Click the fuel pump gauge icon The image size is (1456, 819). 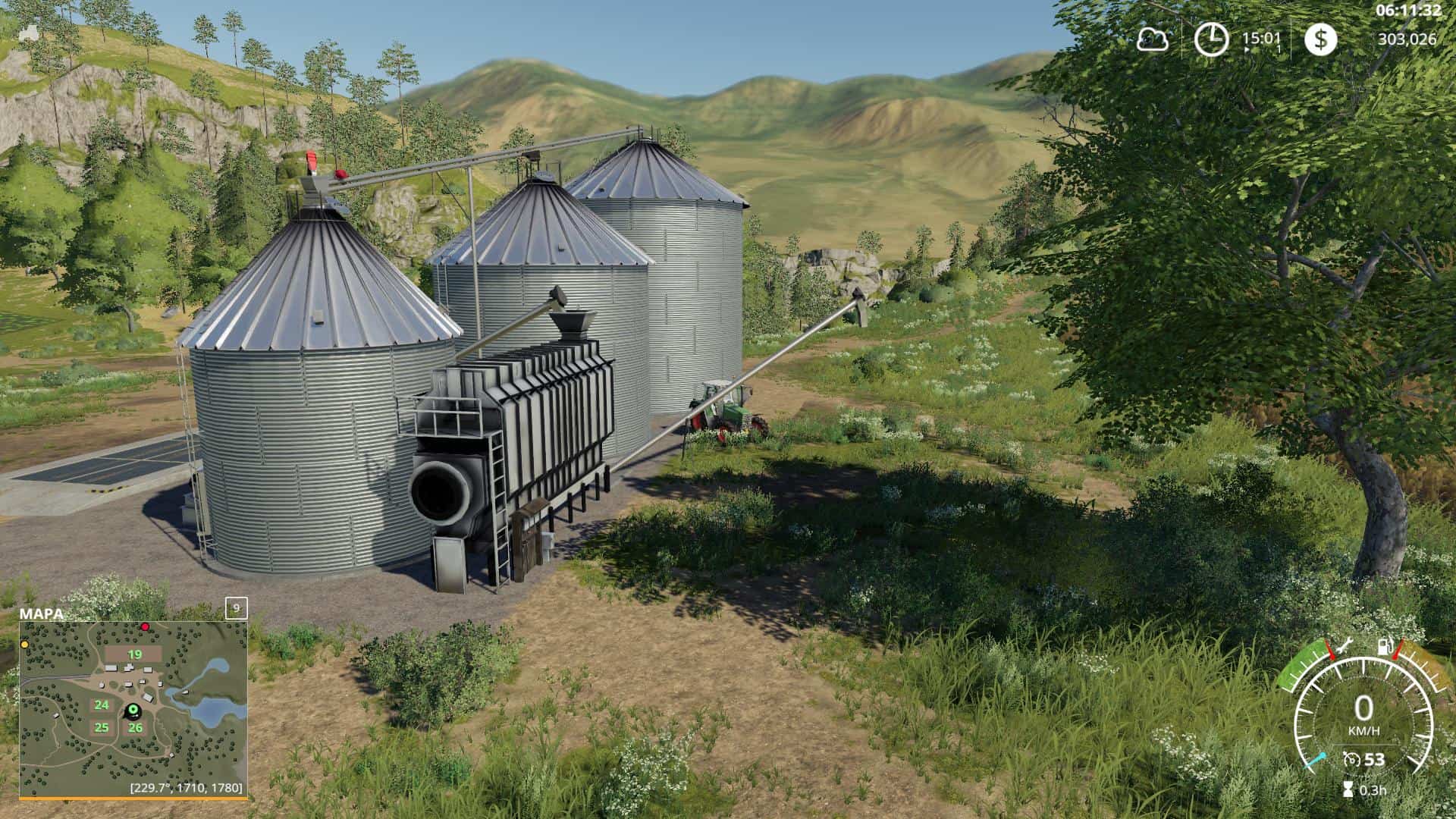click(x=1385, y=647)
